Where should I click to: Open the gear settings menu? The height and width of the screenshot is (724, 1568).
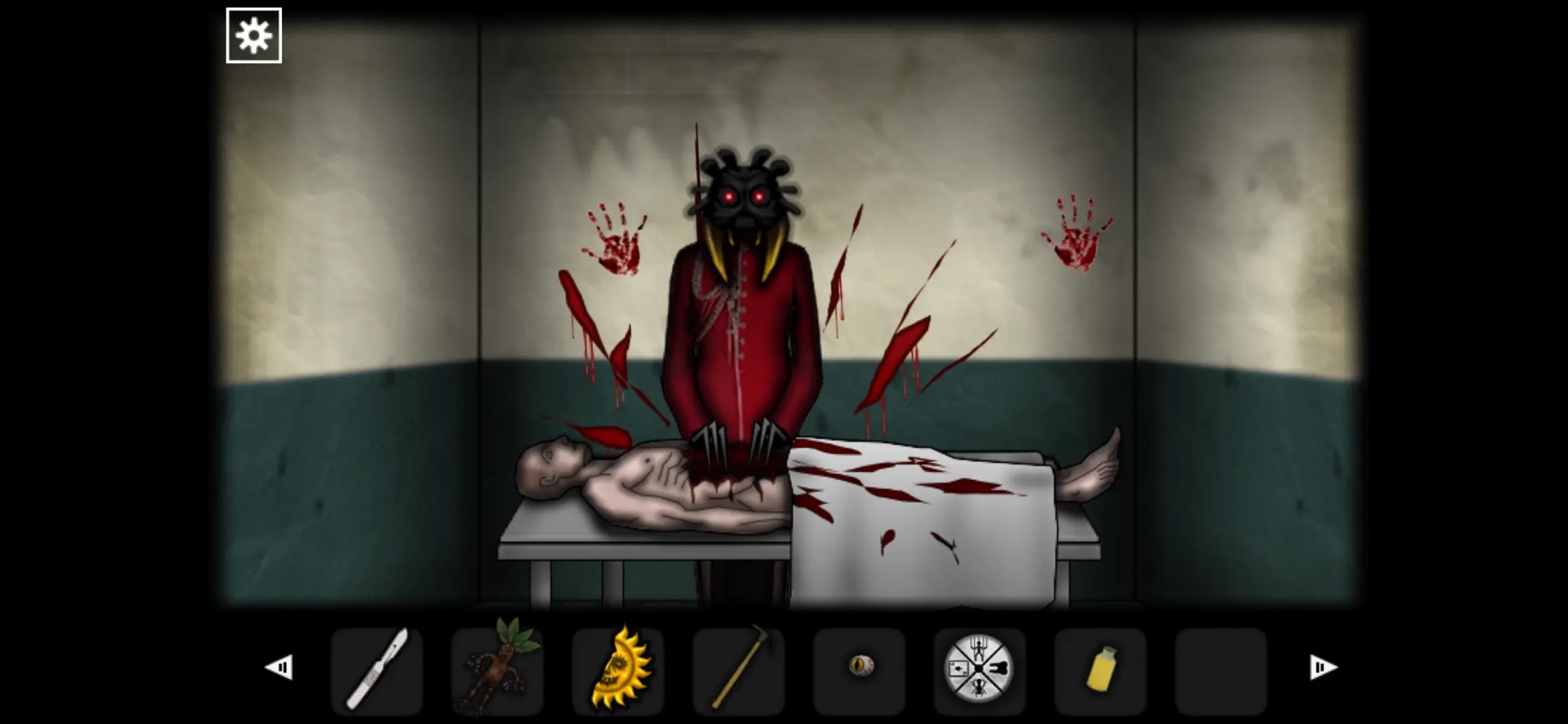(x=253, y=36)
